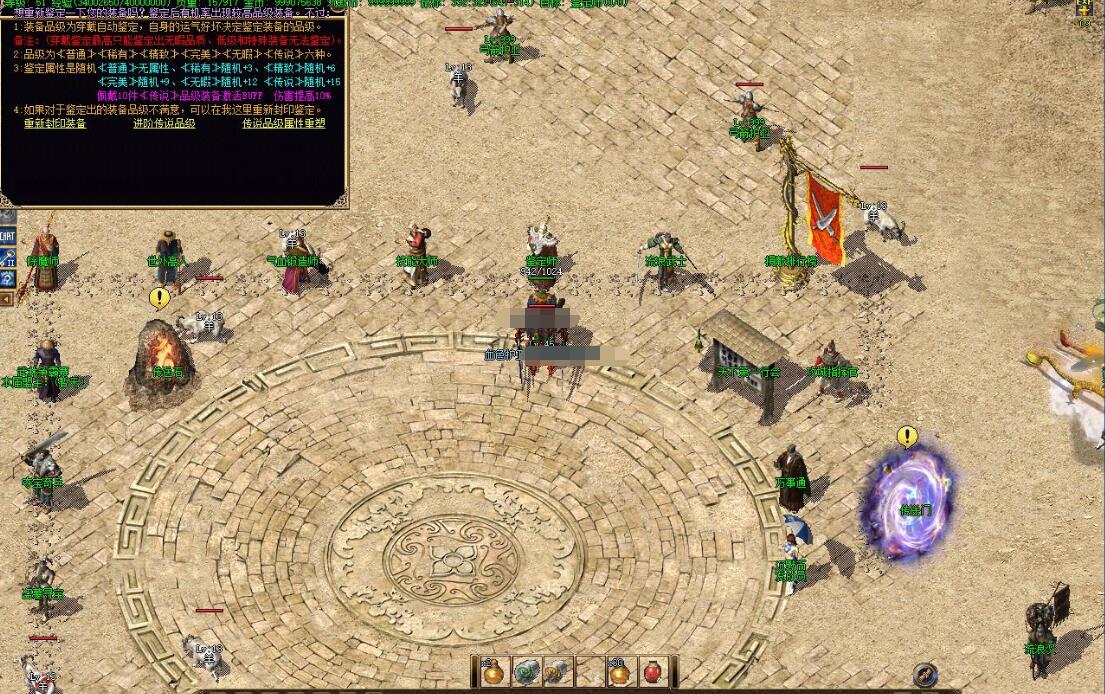
Task: Use the green scroll in the hotbar
Action: [x=526, y=672]
